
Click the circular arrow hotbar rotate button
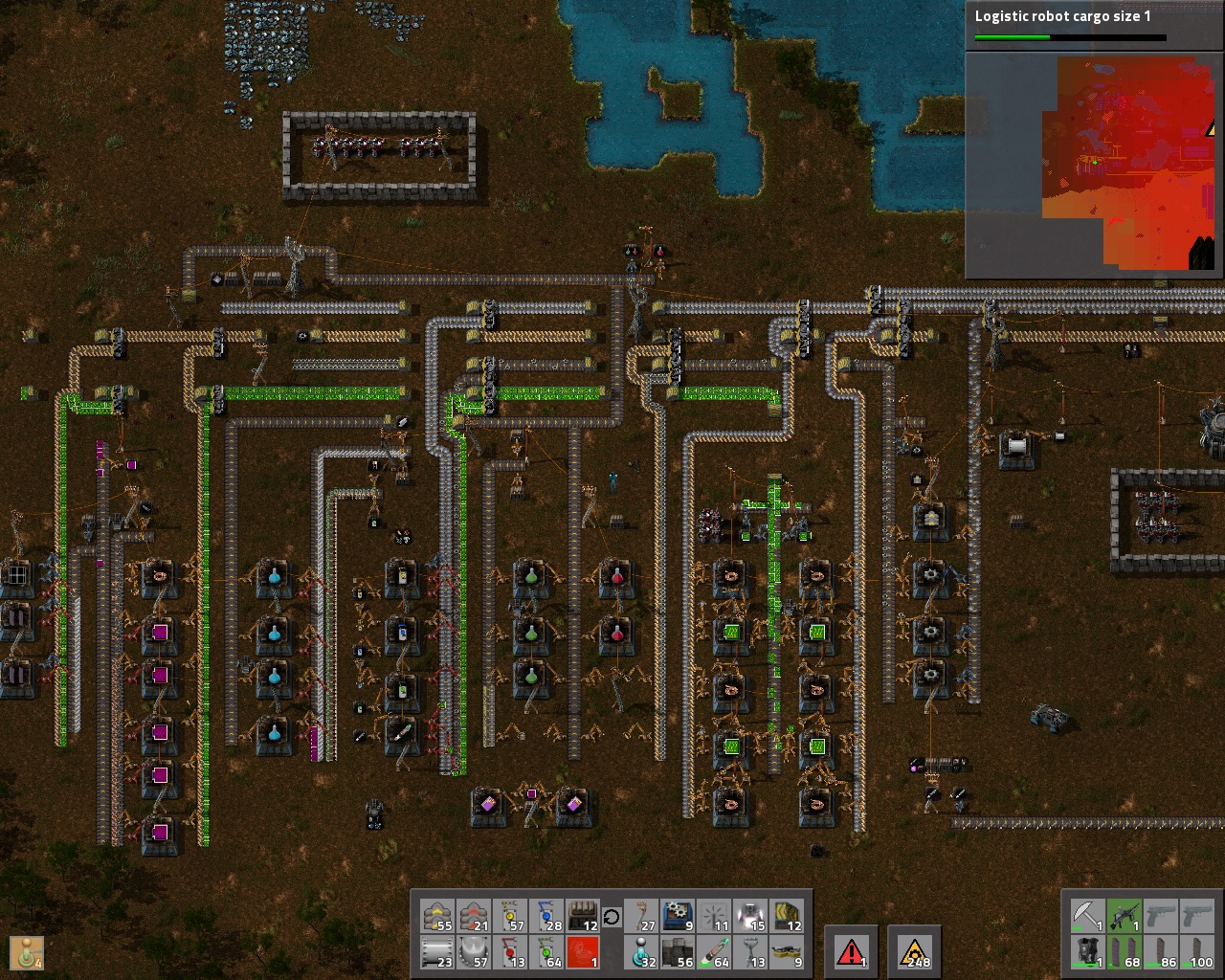pos(611,918)
